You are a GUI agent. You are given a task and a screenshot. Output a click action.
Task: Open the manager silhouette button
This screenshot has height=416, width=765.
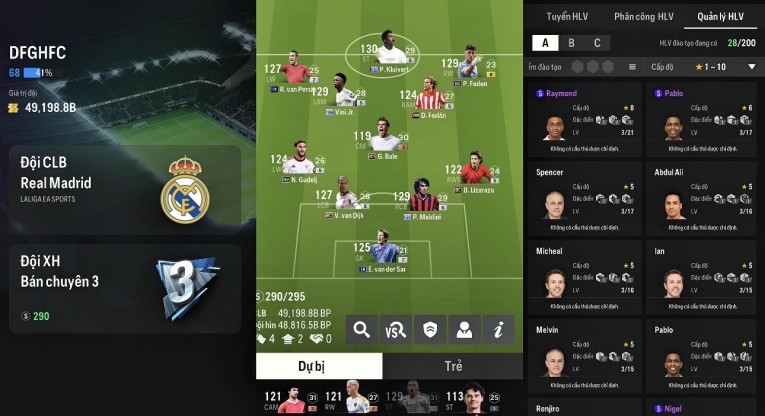tap(463, 329)
